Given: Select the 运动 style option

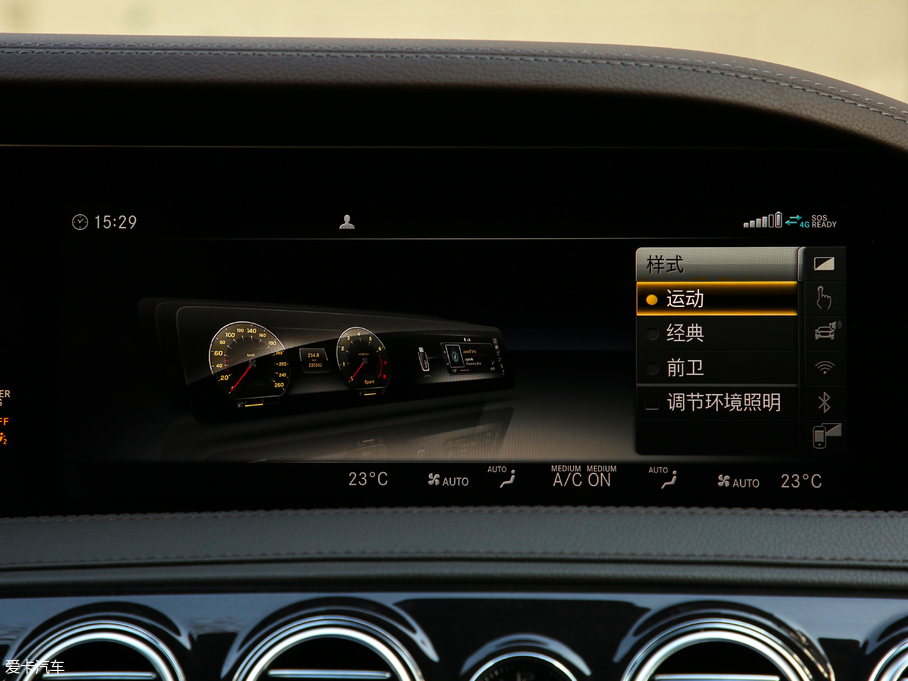Looking at the screenshot, I should [x=716, y=299].
